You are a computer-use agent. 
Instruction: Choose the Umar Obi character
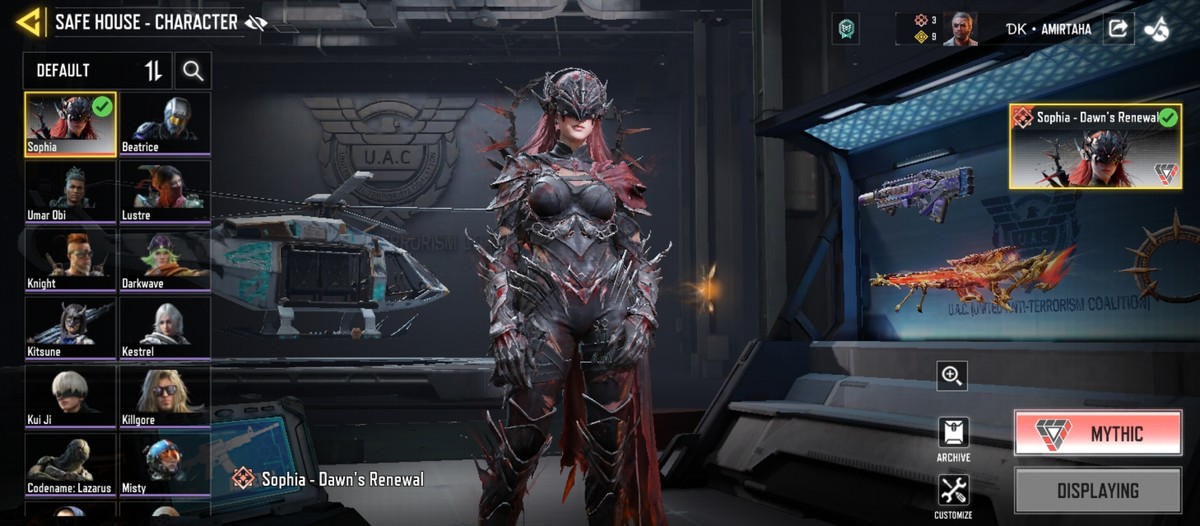(x=71, y=192)
